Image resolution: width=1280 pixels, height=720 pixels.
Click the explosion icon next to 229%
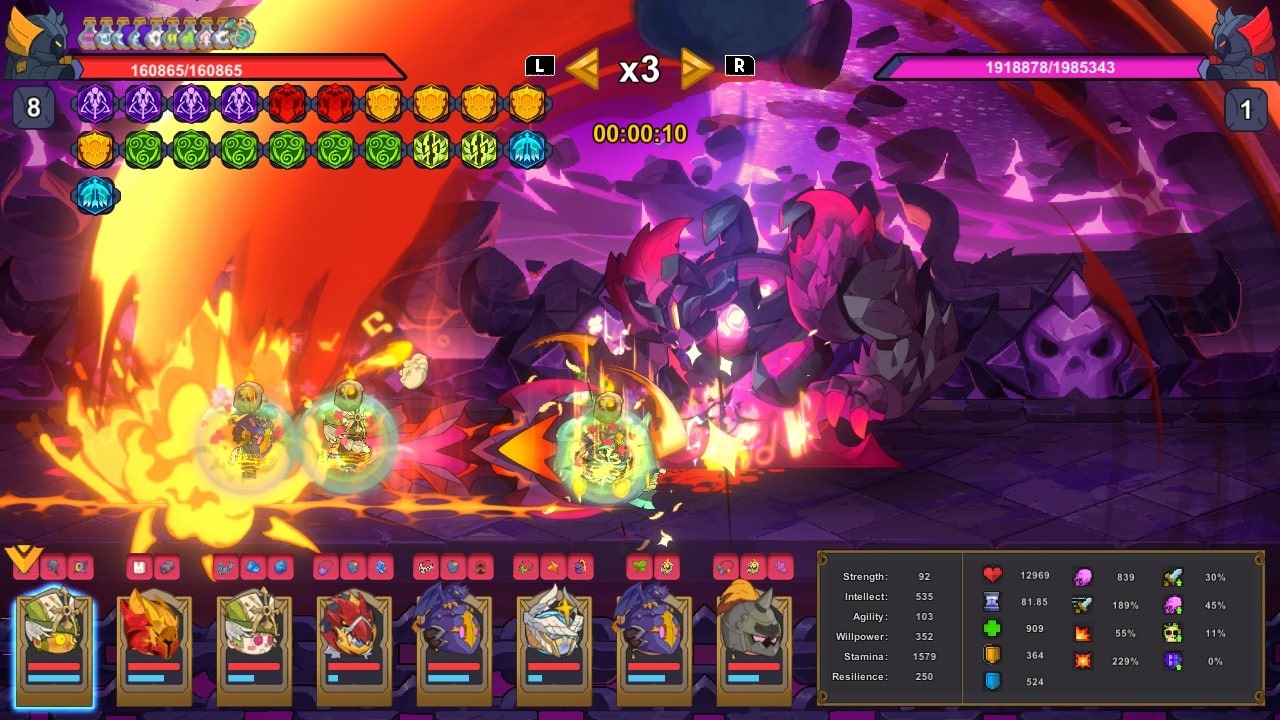pos(1082,661)
